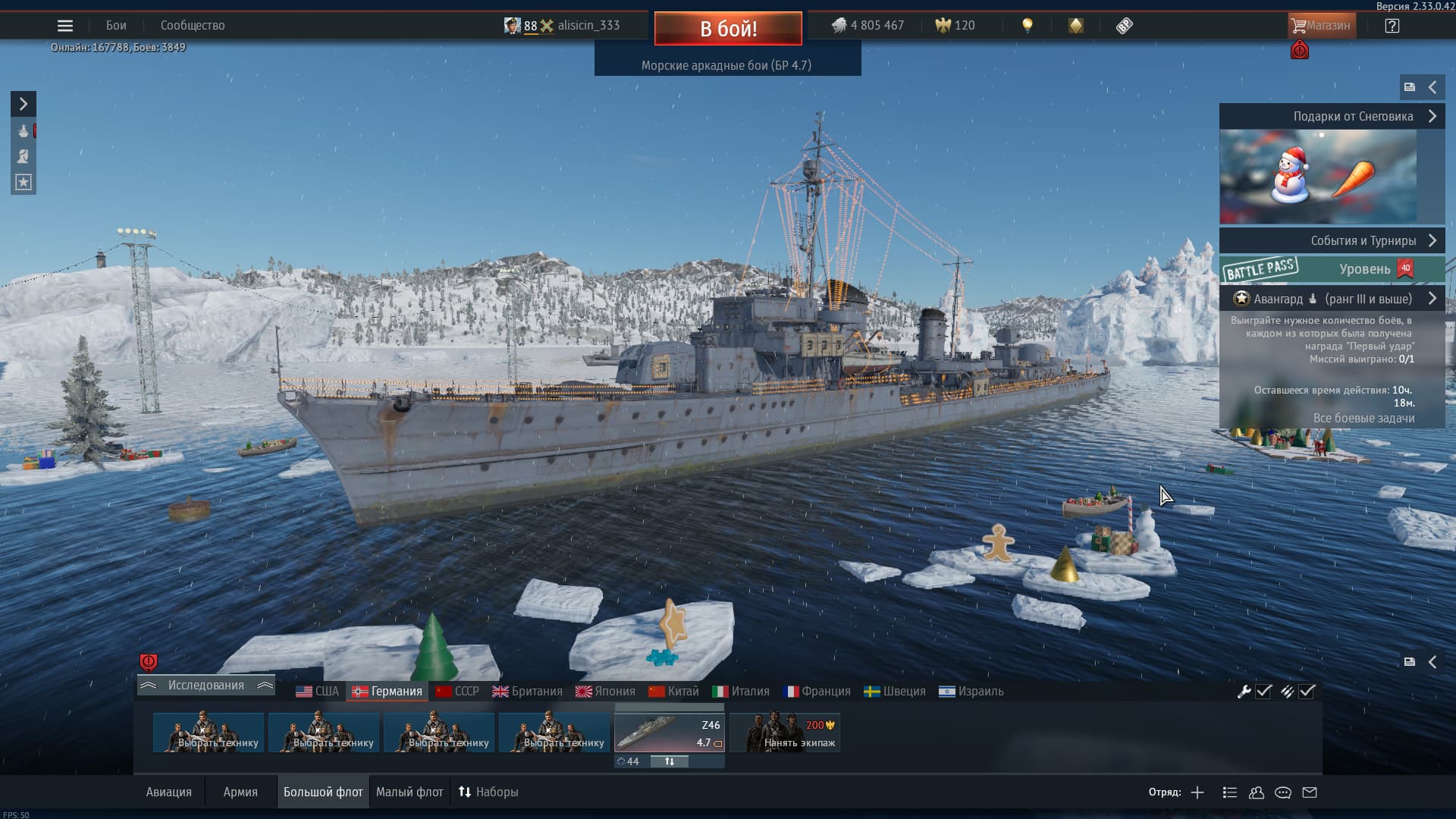Switch to the СССР nation tab

tap(457, 692)
